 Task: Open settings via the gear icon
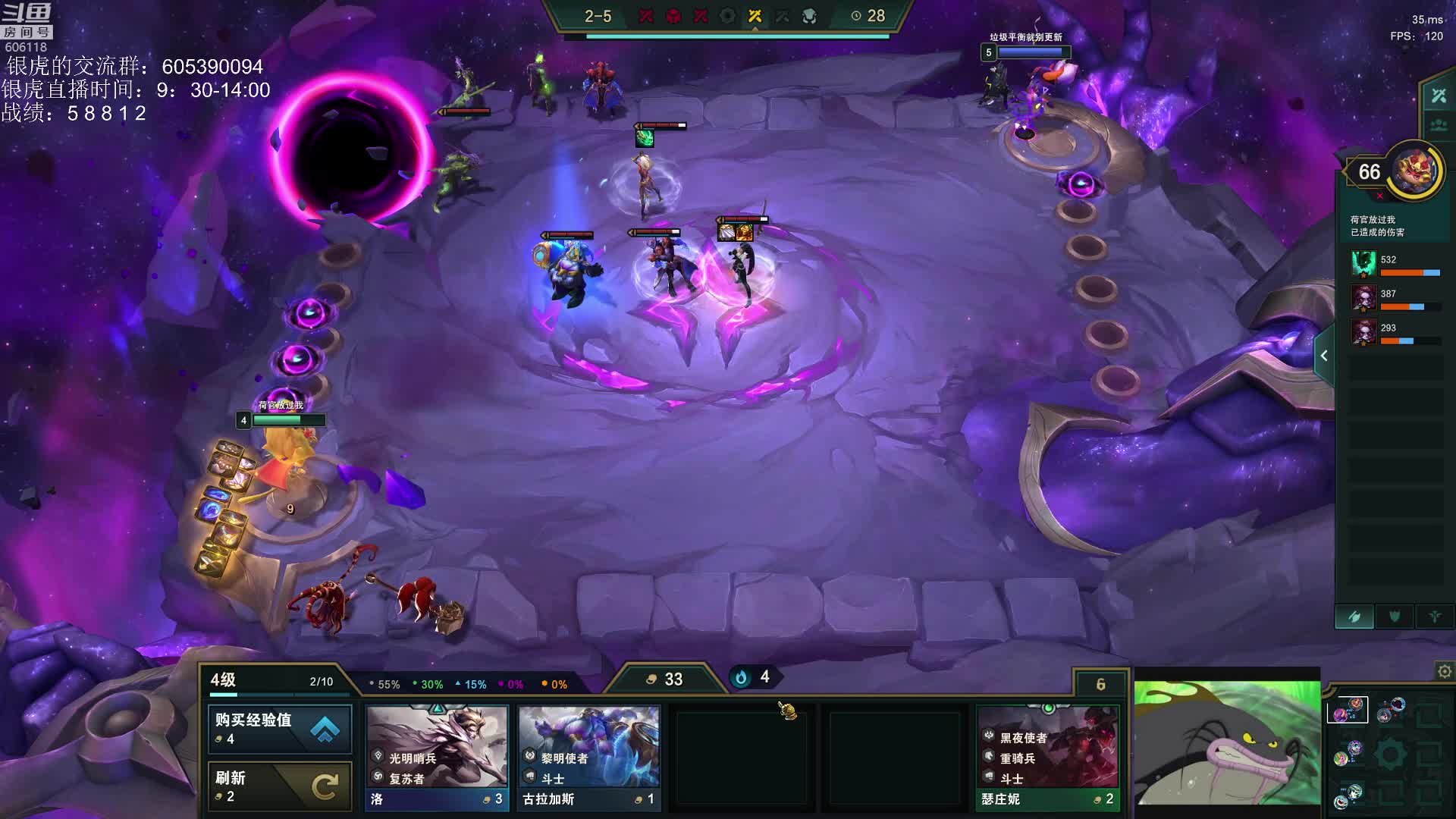point(1444,671)
